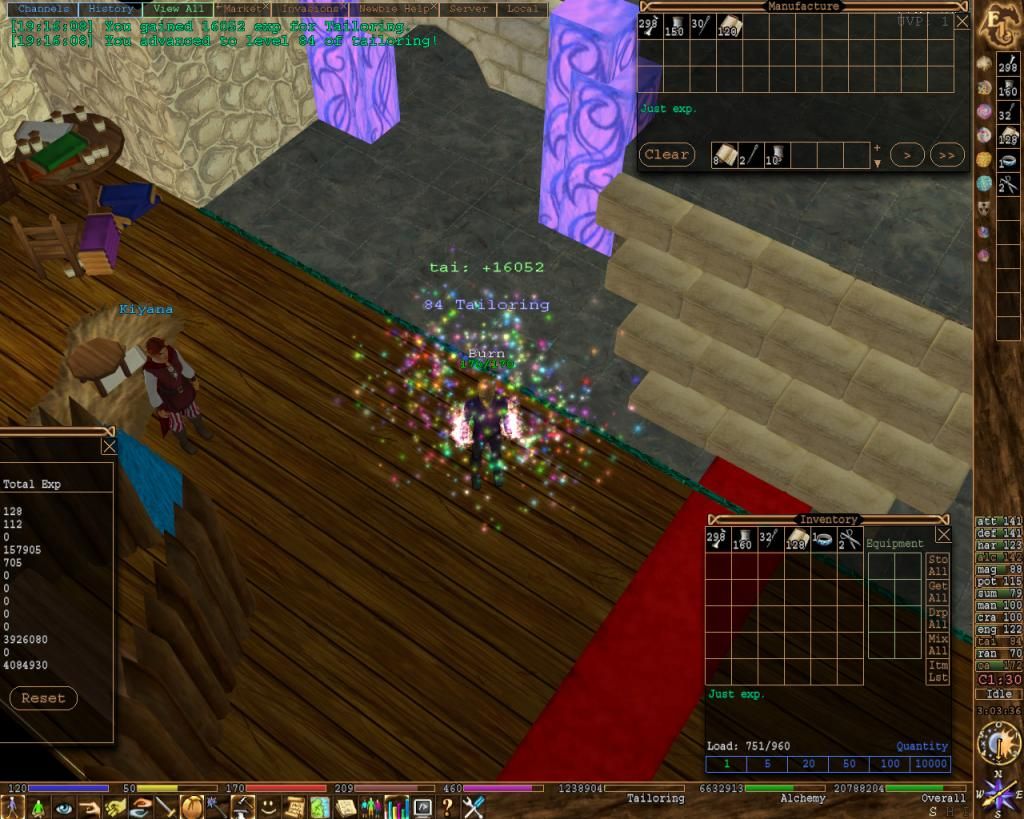Close the Total Exp window
Viewport: 1024px width, 819px height.
tap(108, 447)
